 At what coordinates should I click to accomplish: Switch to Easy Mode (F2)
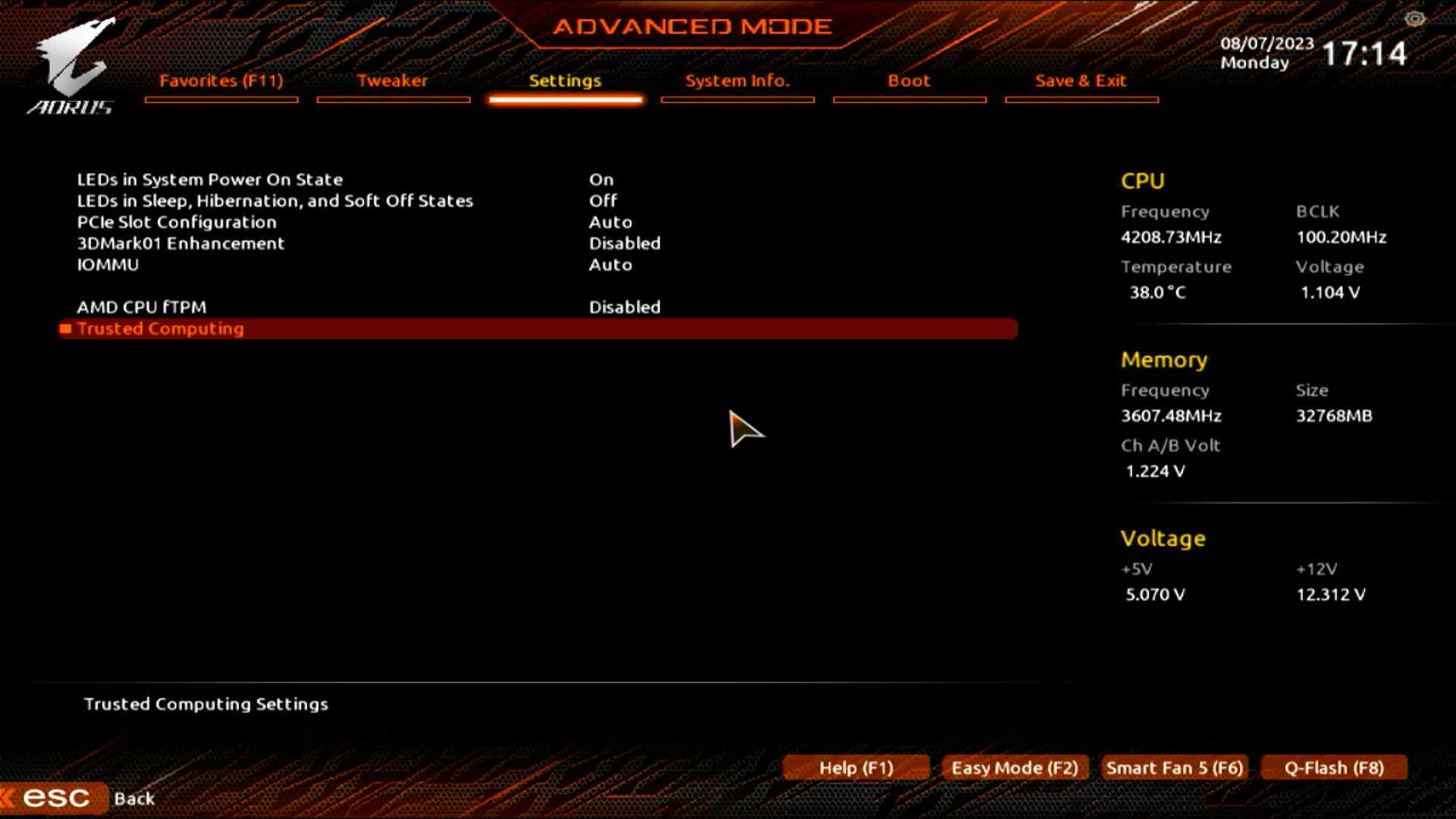1015,767
